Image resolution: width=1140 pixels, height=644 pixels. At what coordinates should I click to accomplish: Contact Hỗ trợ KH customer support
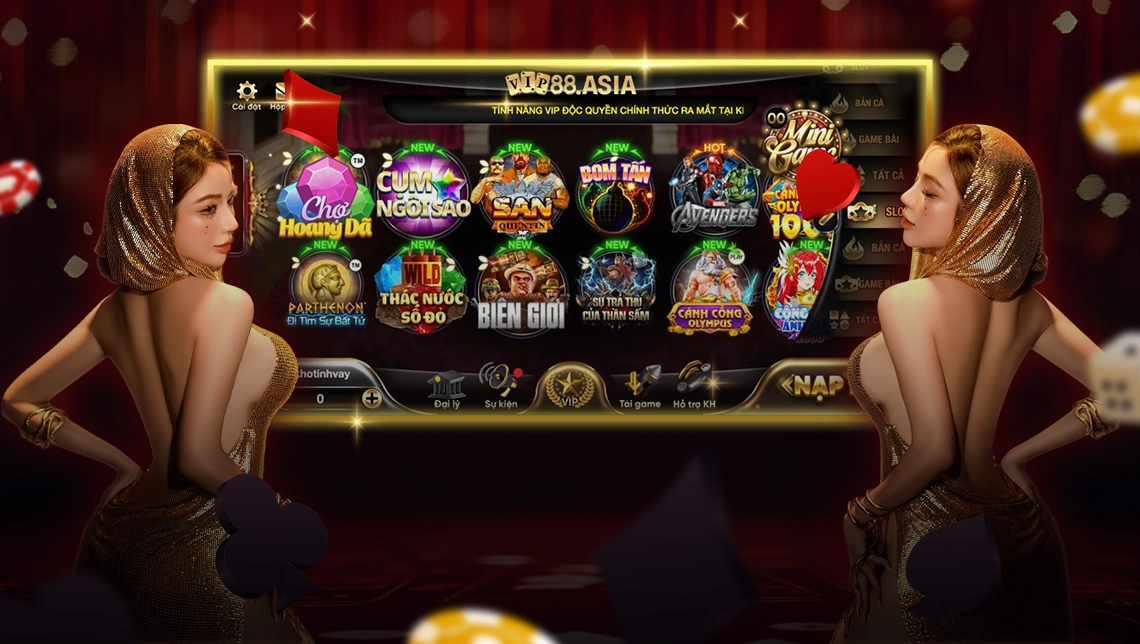tap(694, 388)
